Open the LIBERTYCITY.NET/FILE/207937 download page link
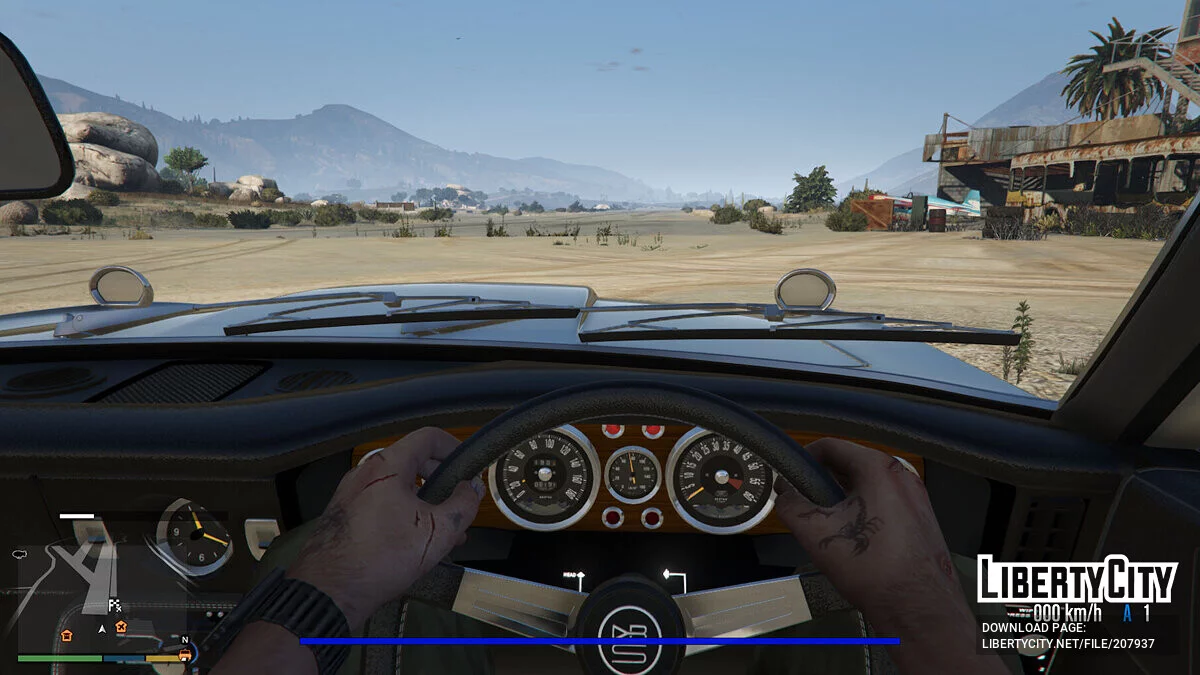Screen dimensions: 1200x675 point(1068,644)
